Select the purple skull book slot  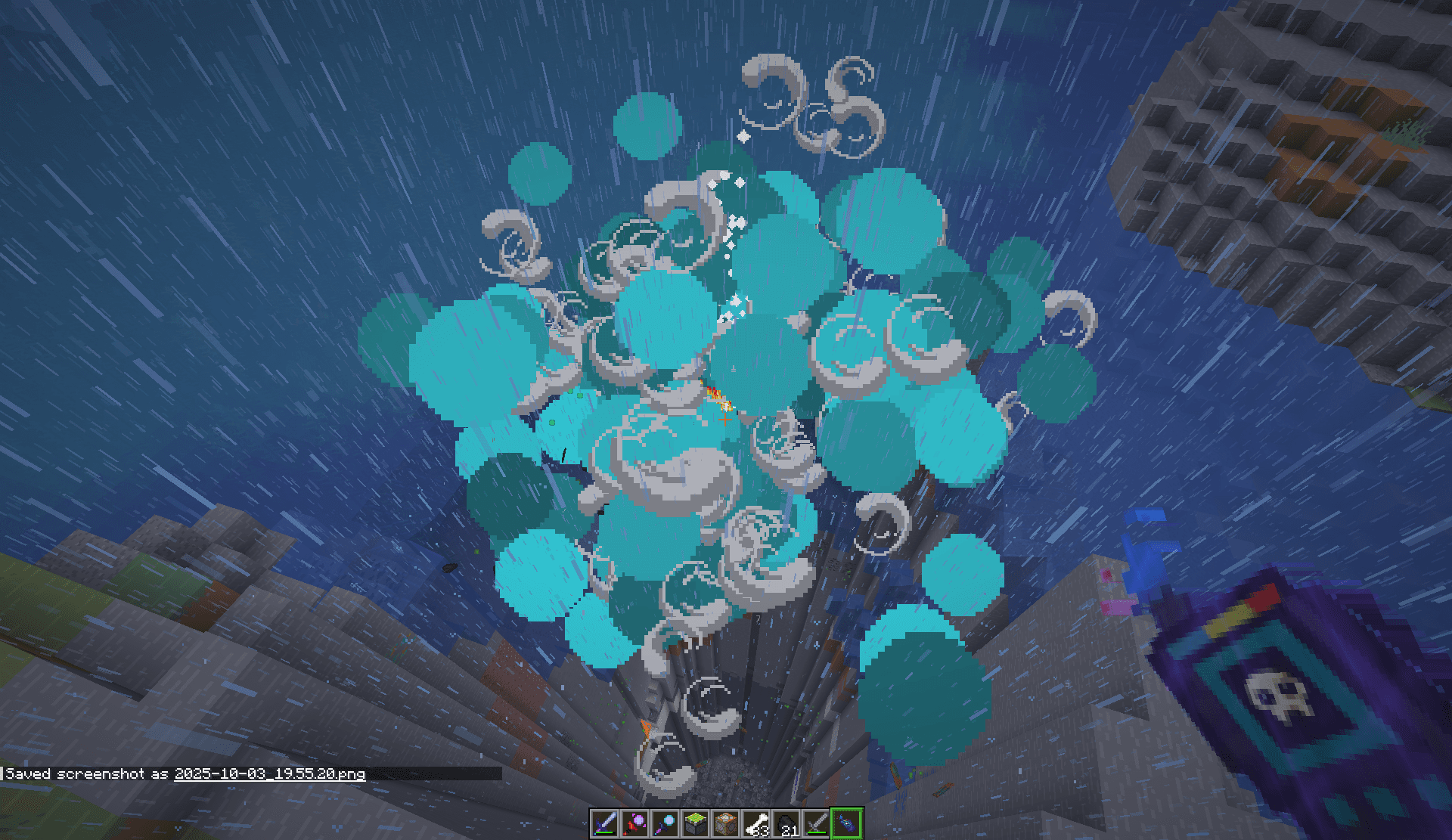click(x=847, y=823)
